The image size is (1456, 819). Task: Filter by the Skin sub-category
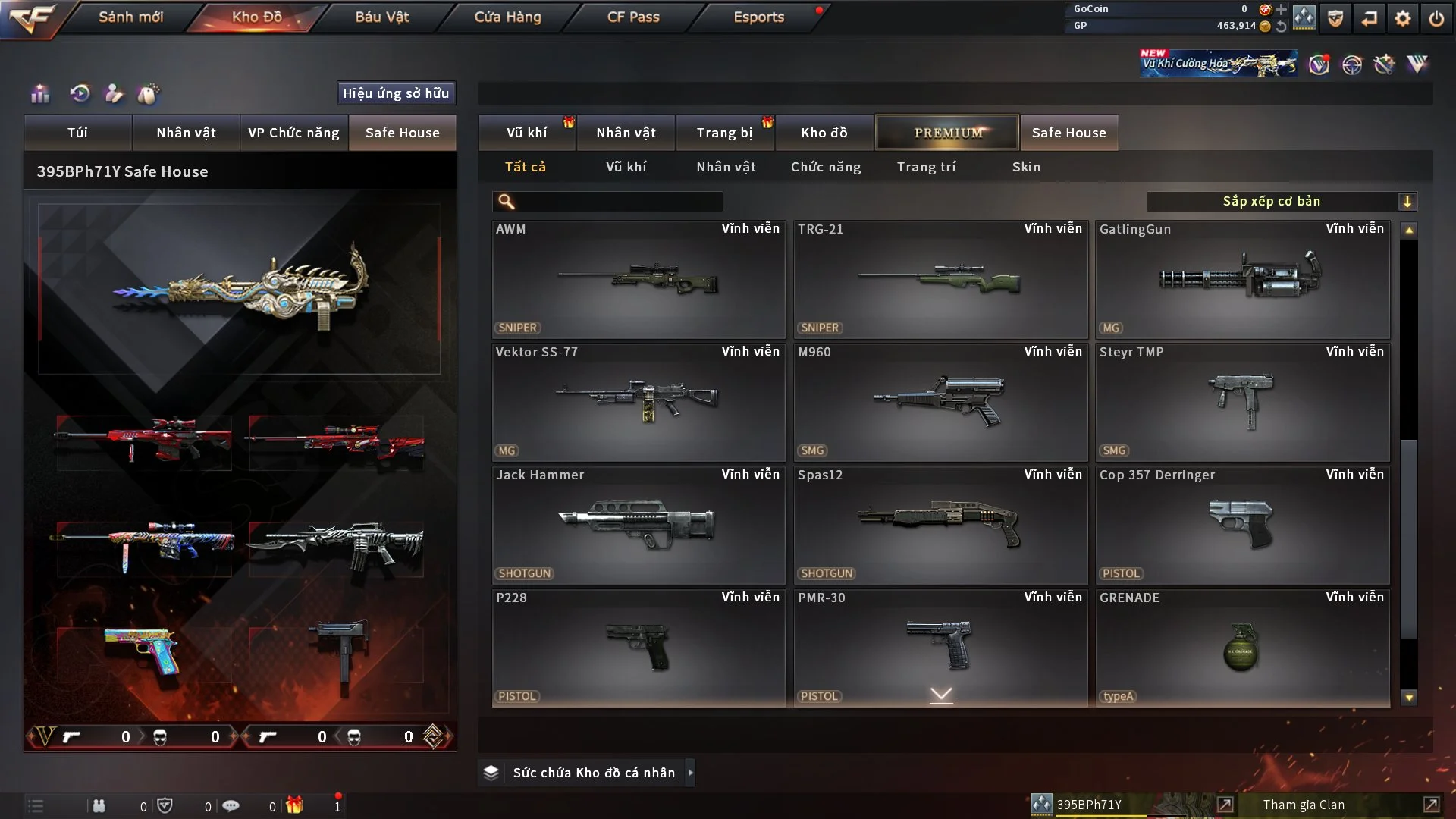pos(1026,167)
